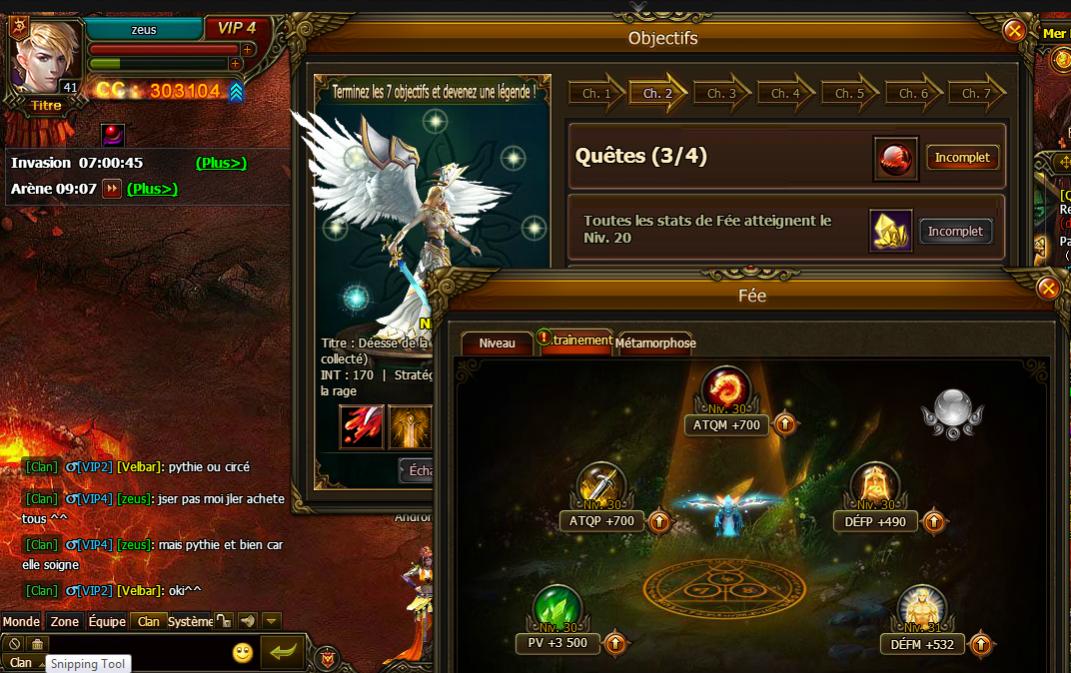Upgrade the DÉFM +532 stat
1071x673 pixels.
pyautogui.click(x=981, y=644)
